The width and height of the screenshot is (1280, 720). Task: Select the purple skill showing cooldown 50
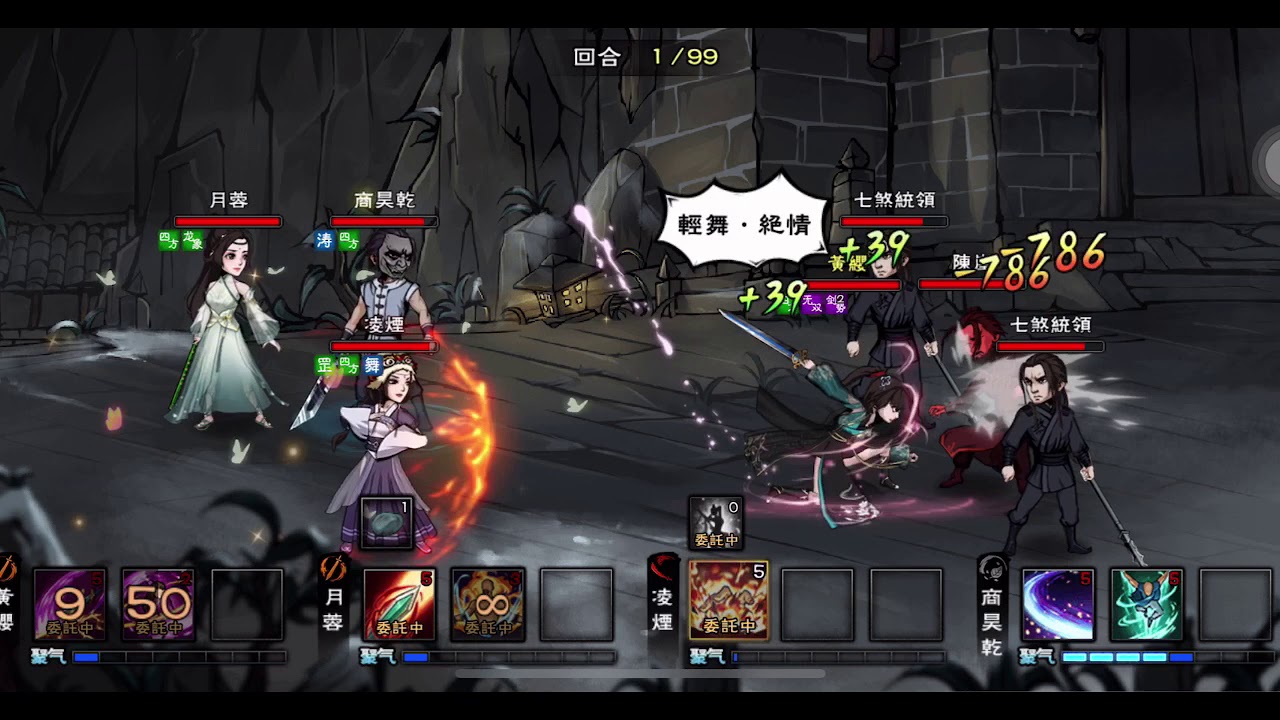pyautogui.click(x=158, y=604)
